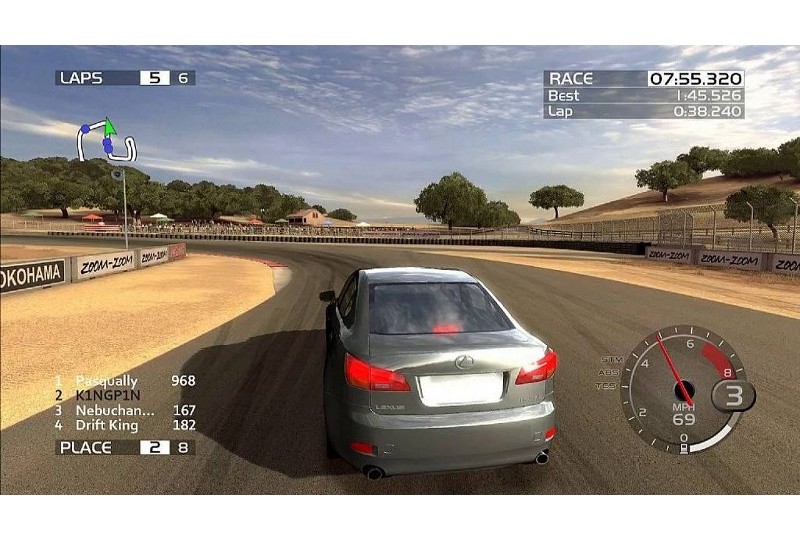
Task: Select Pasqually in the standings list
Action: pos(105,380)
